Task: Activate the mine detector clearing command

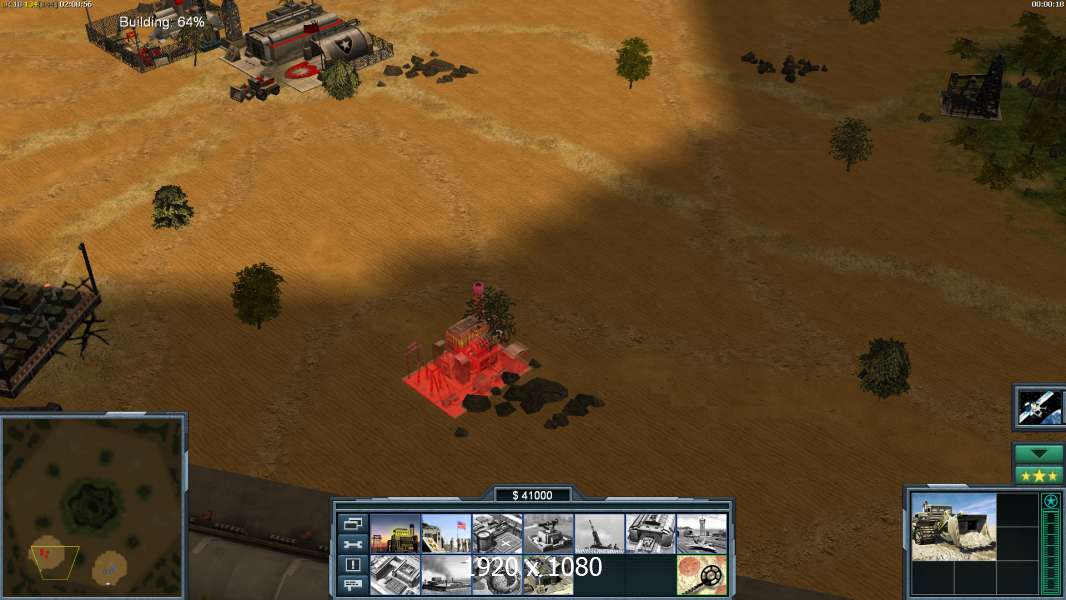Action: coord(701,575)
